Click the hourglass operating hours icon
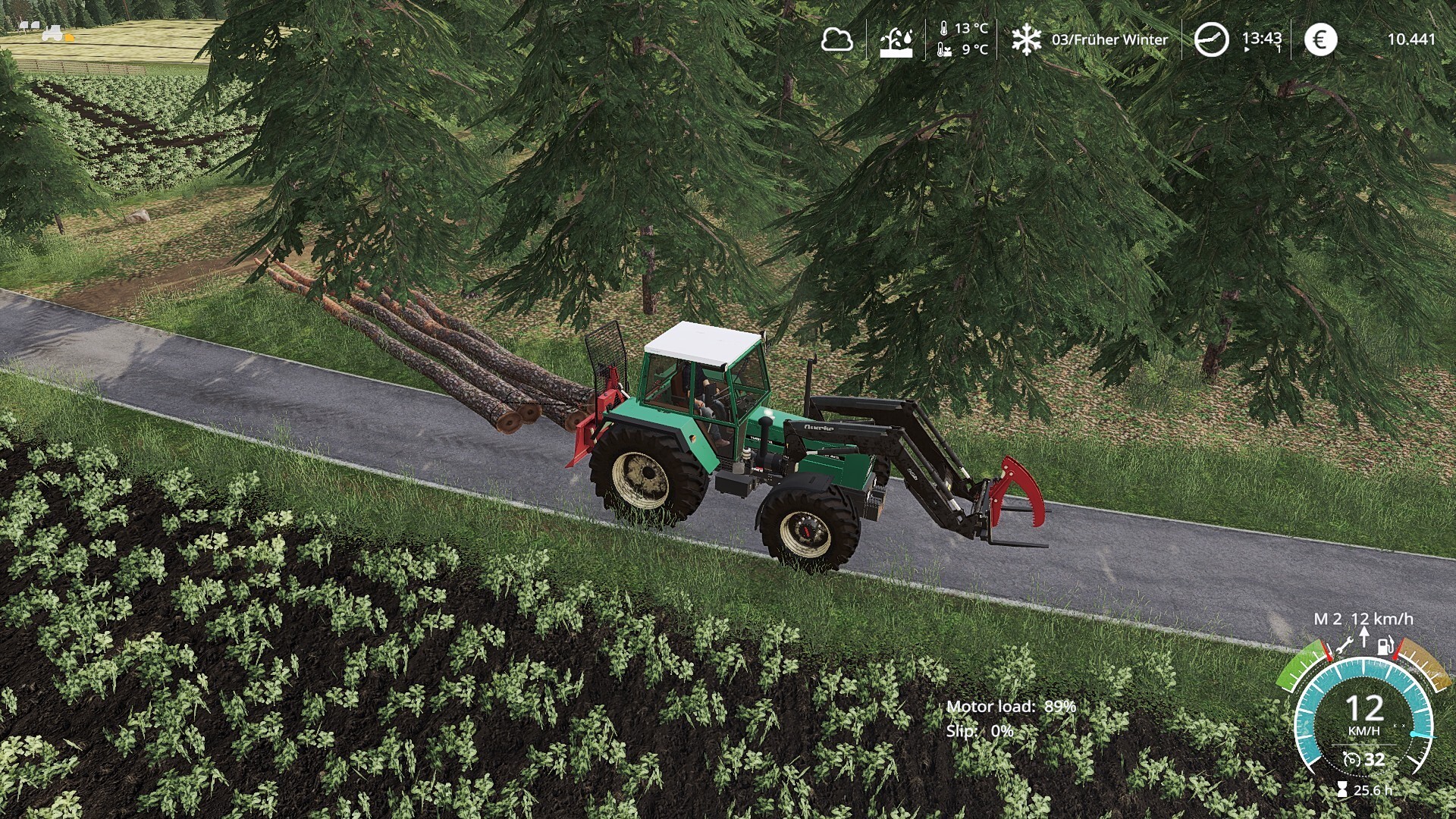This screenshot has height=819, width=1456. (x=1342, y=790)
